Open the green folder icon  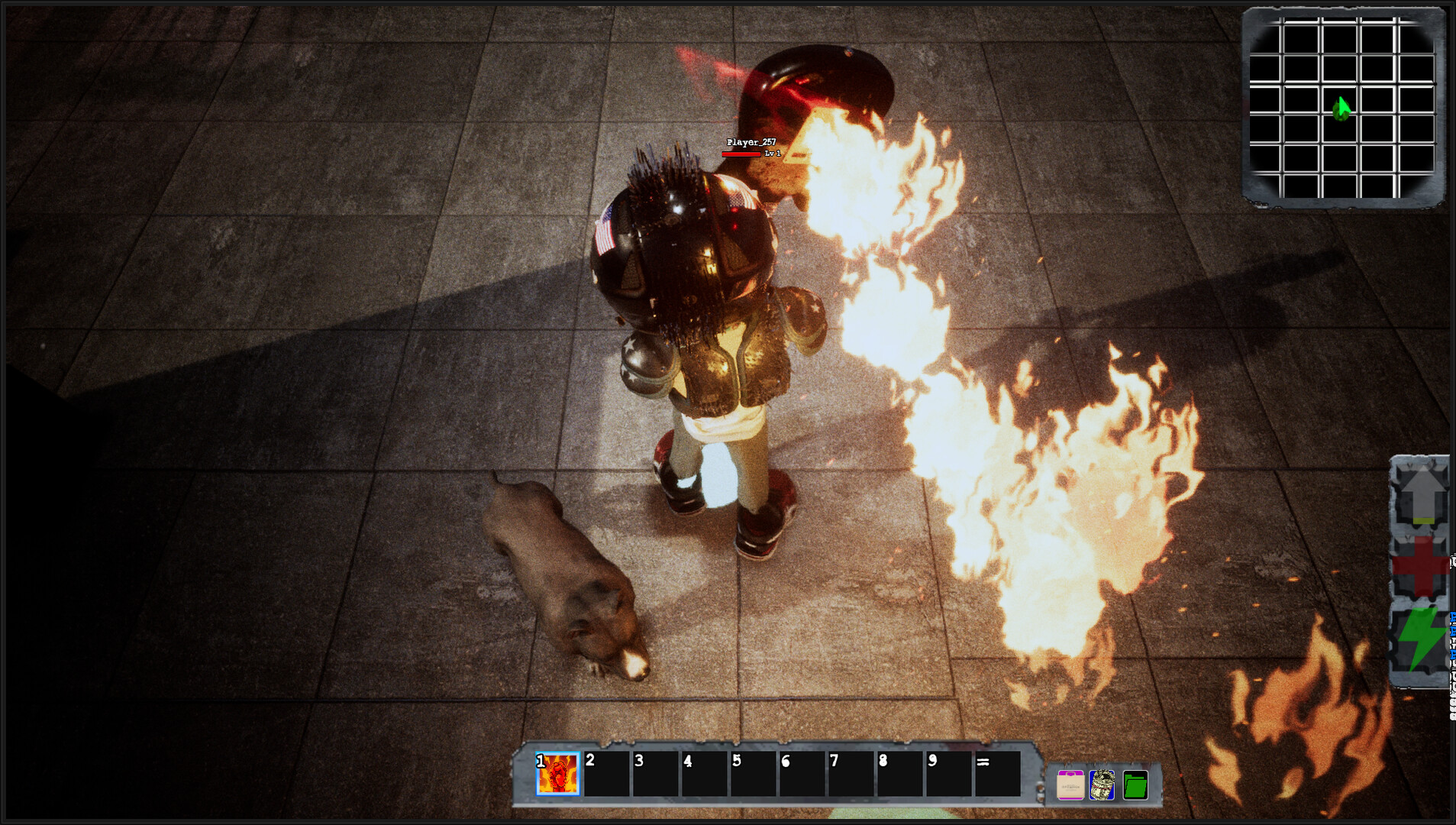tap(1135, 785)
